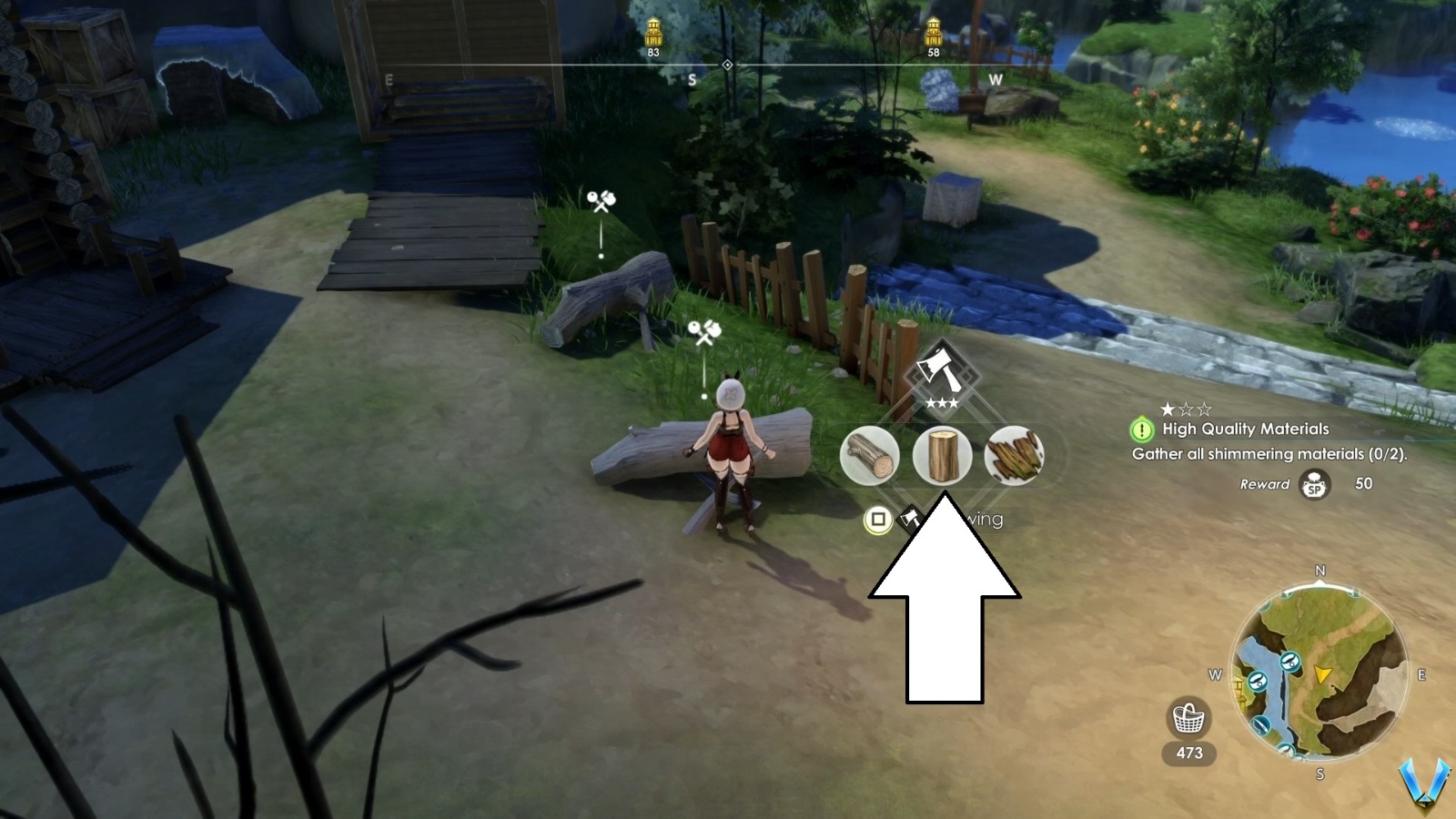Select the S direction on the compass bar

pyautogui.click(x=693, y=79)
